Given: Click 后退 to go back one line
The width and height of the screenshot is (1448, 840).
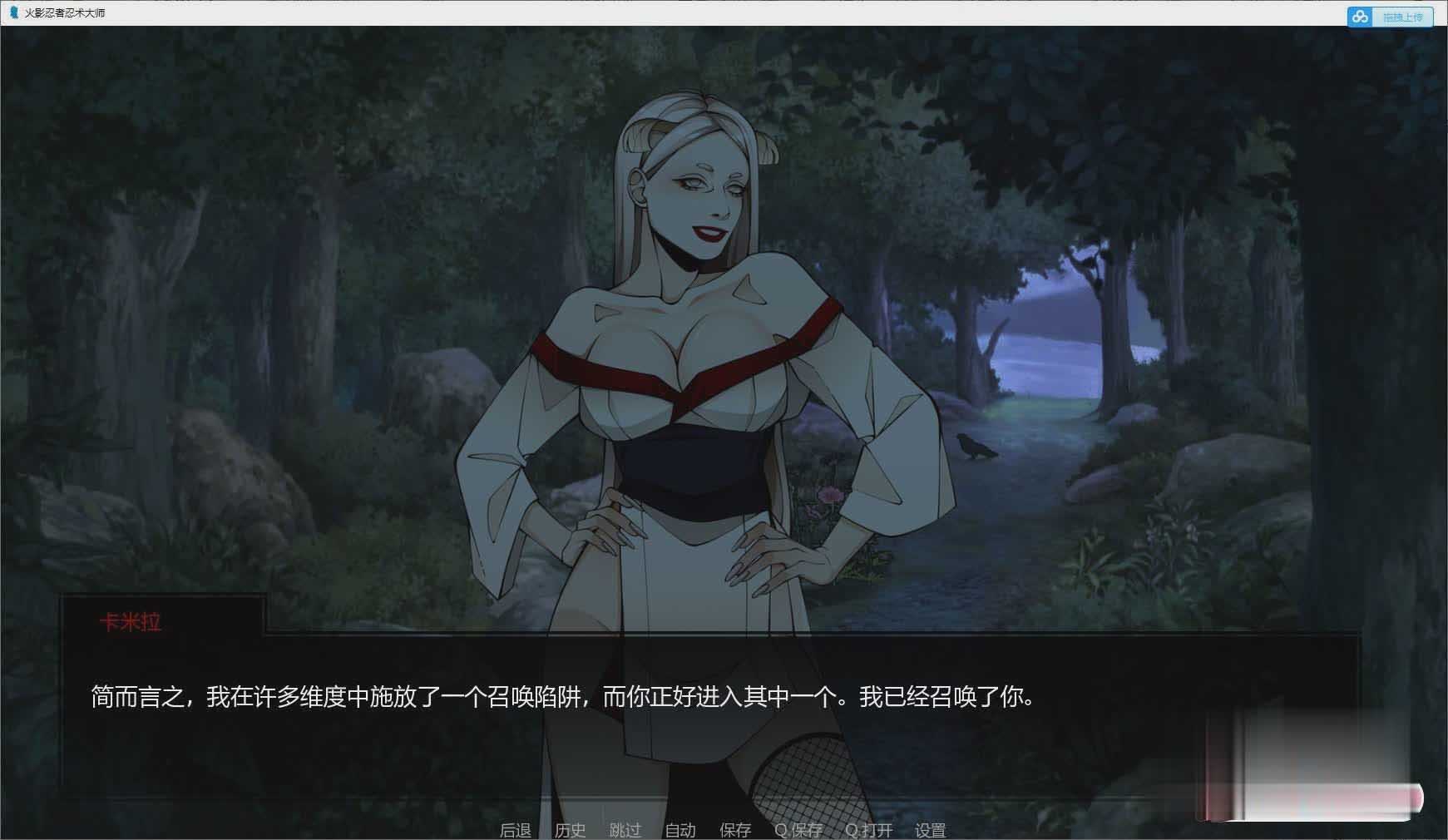Looking at the screenshot, I should click(x=516, y=829).
